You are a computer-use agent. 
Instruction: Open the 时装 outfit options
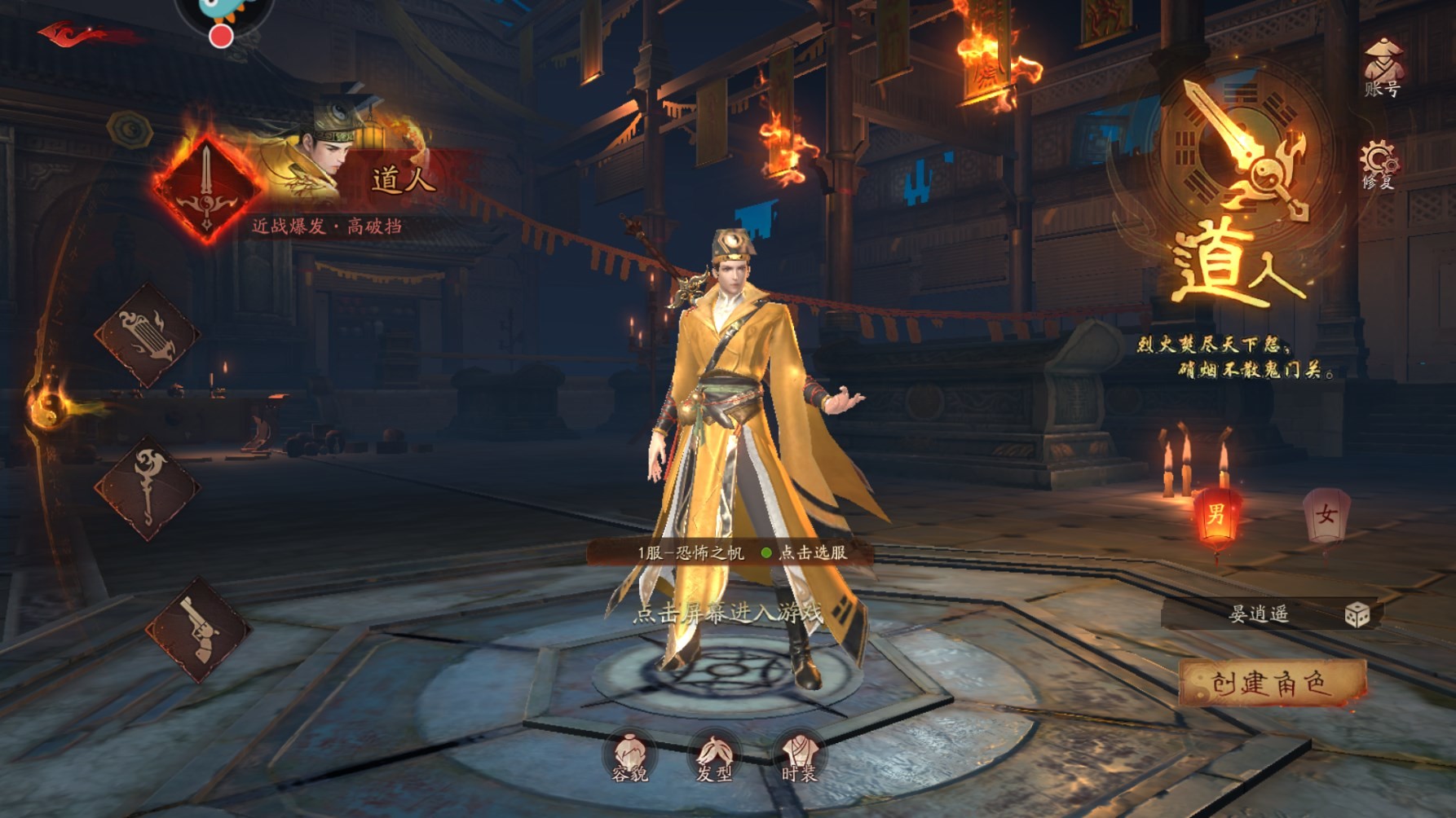tap(799, 757)
